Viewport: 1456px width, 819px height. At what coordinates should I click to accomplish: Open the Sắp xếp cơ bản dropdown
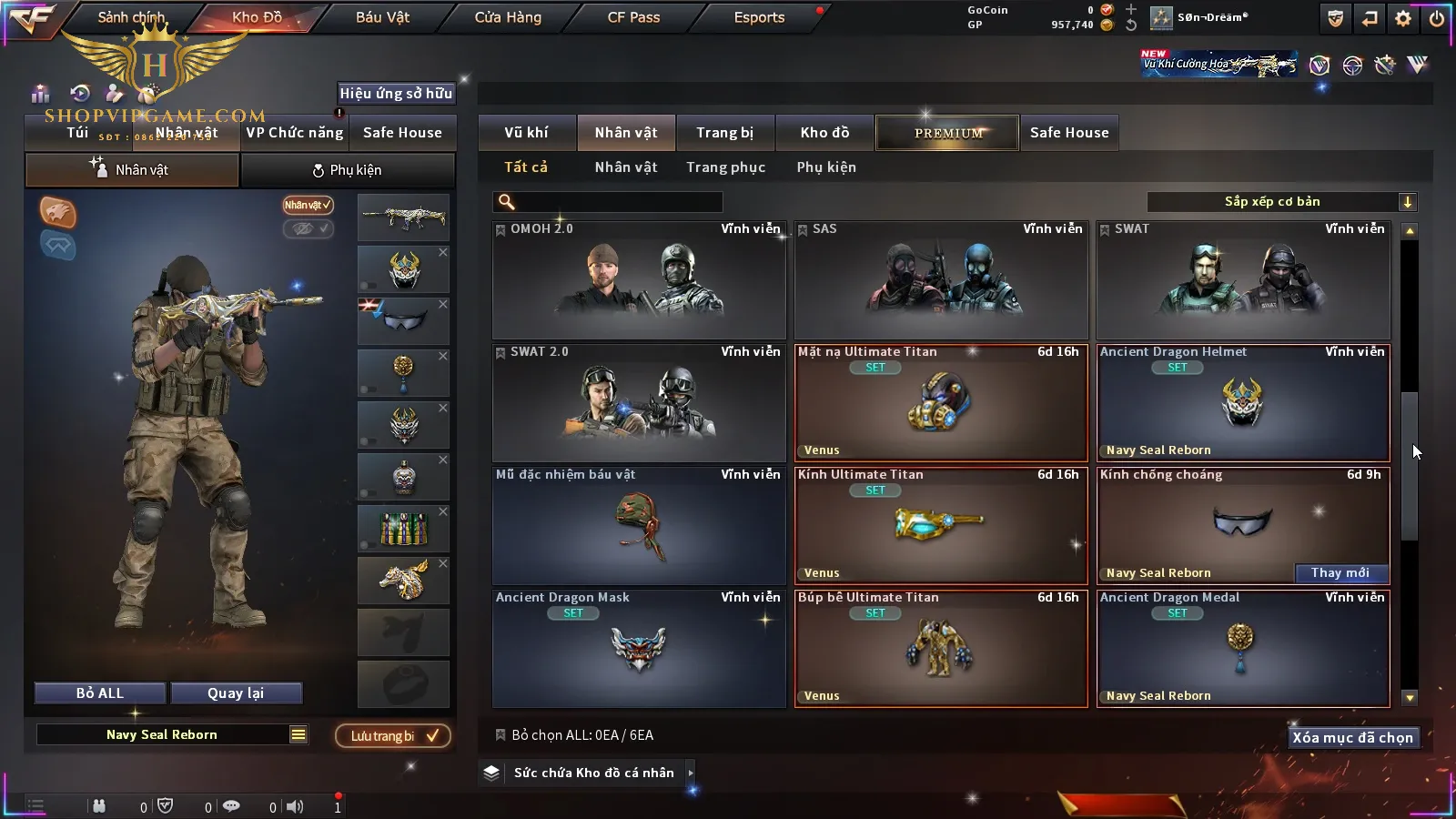pyautogui.click(x=1281, y=202)
